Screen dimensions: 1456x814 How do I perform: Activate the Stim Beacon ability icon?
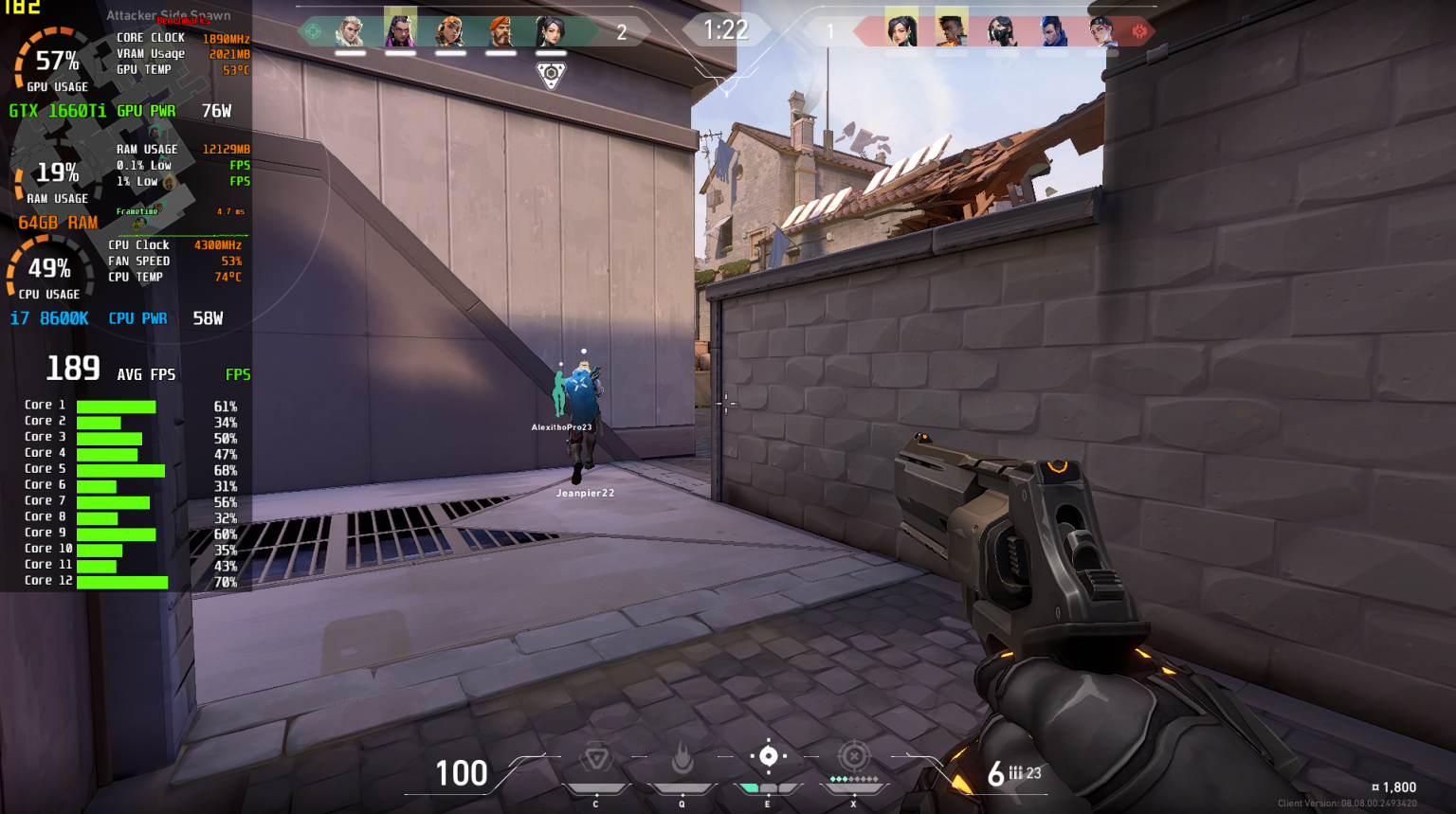(595, 758)
